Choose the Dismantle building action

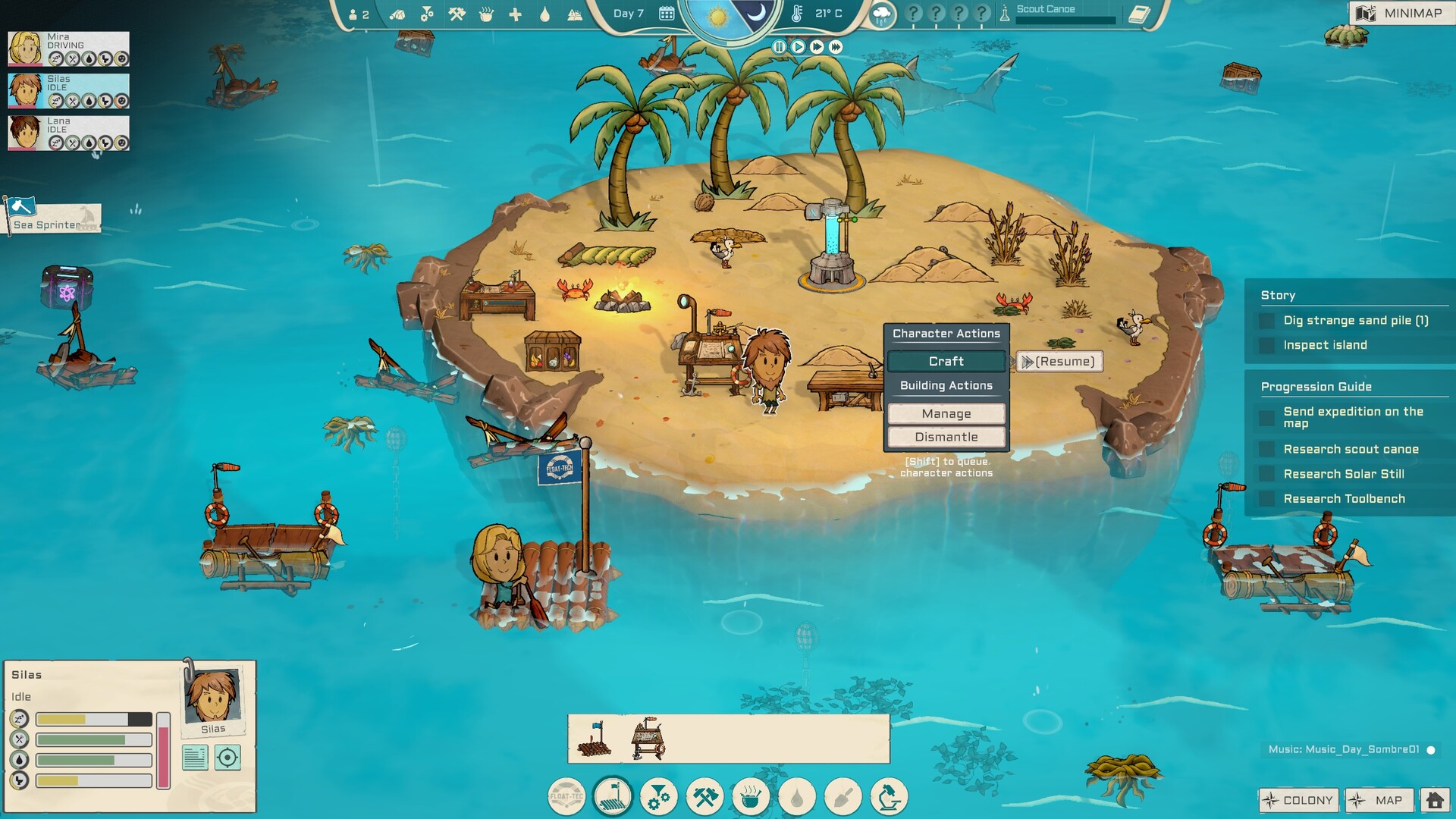(x=946, y=437)
